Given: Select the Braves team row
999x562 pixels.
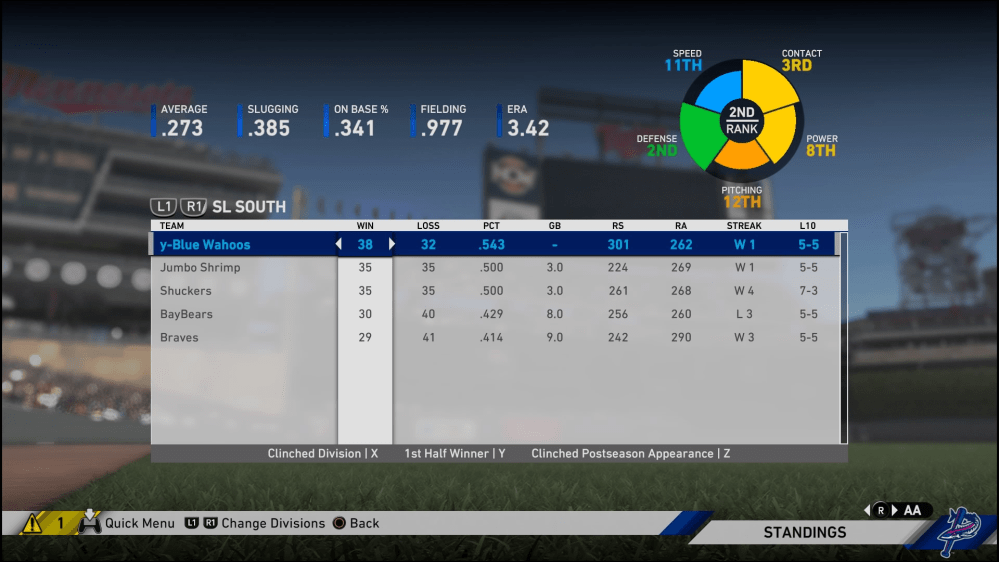Looking at the screenshot, I should (x=179, y=338).
